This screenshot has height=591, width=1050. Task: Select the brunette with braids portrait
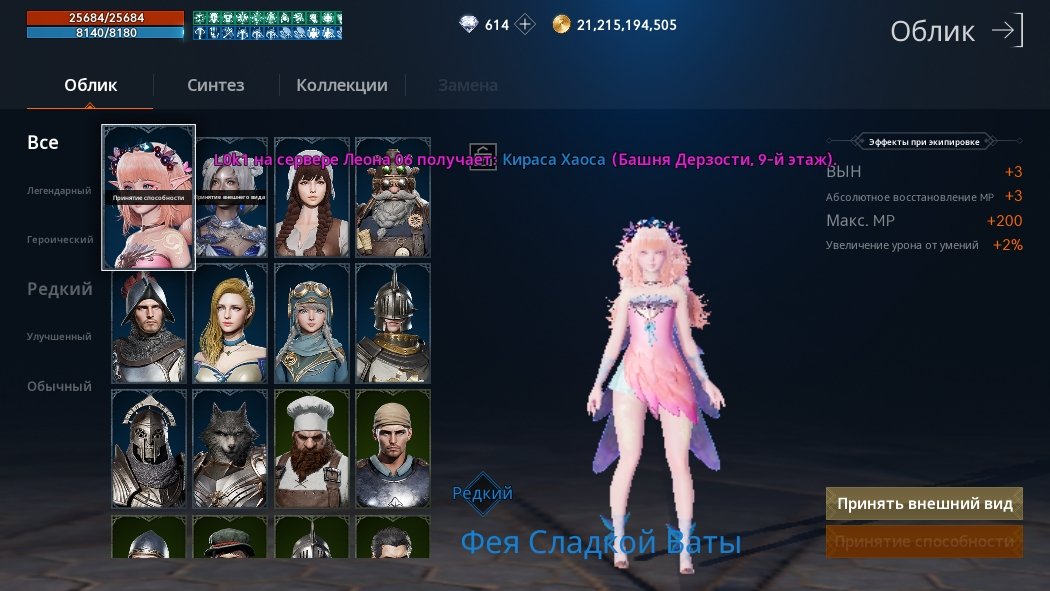click(x=311, y=197)
